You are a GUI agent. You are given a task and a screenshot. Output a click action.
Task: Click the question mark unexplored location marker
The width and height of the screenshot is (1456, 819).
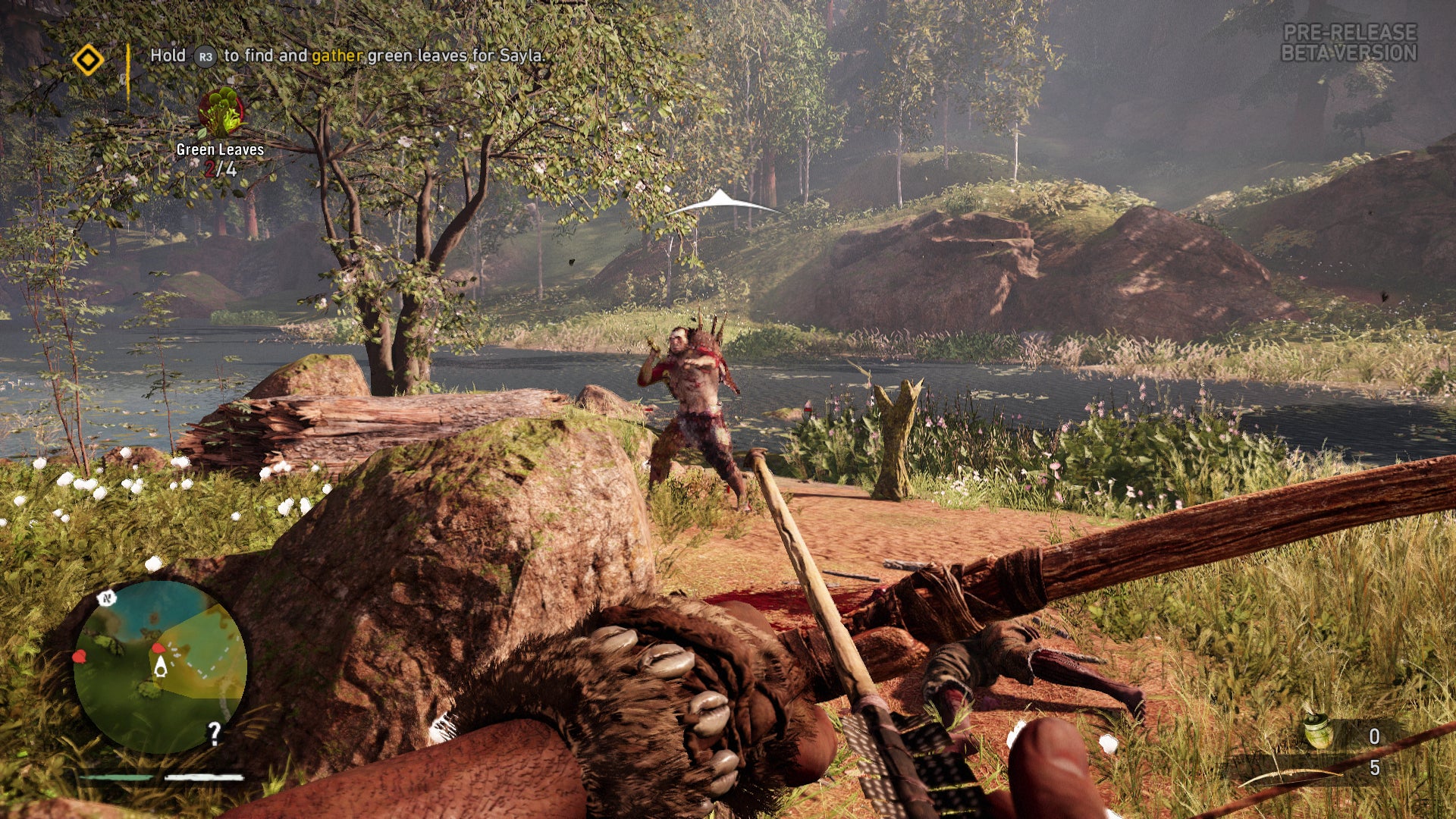(x=213, y=733)
